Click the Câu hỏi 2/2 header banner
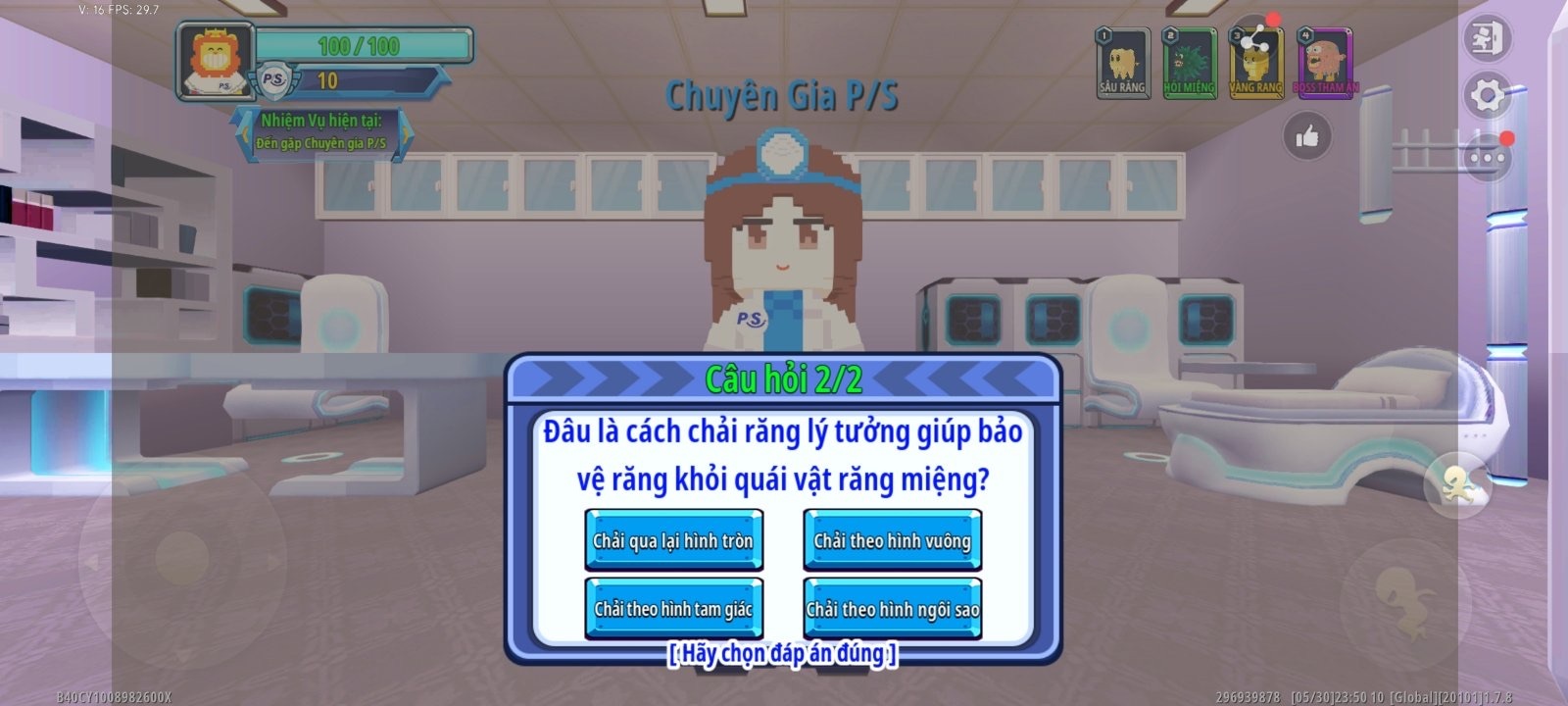This screenshot has height=706, width=1568. click(x=784, y=375)
